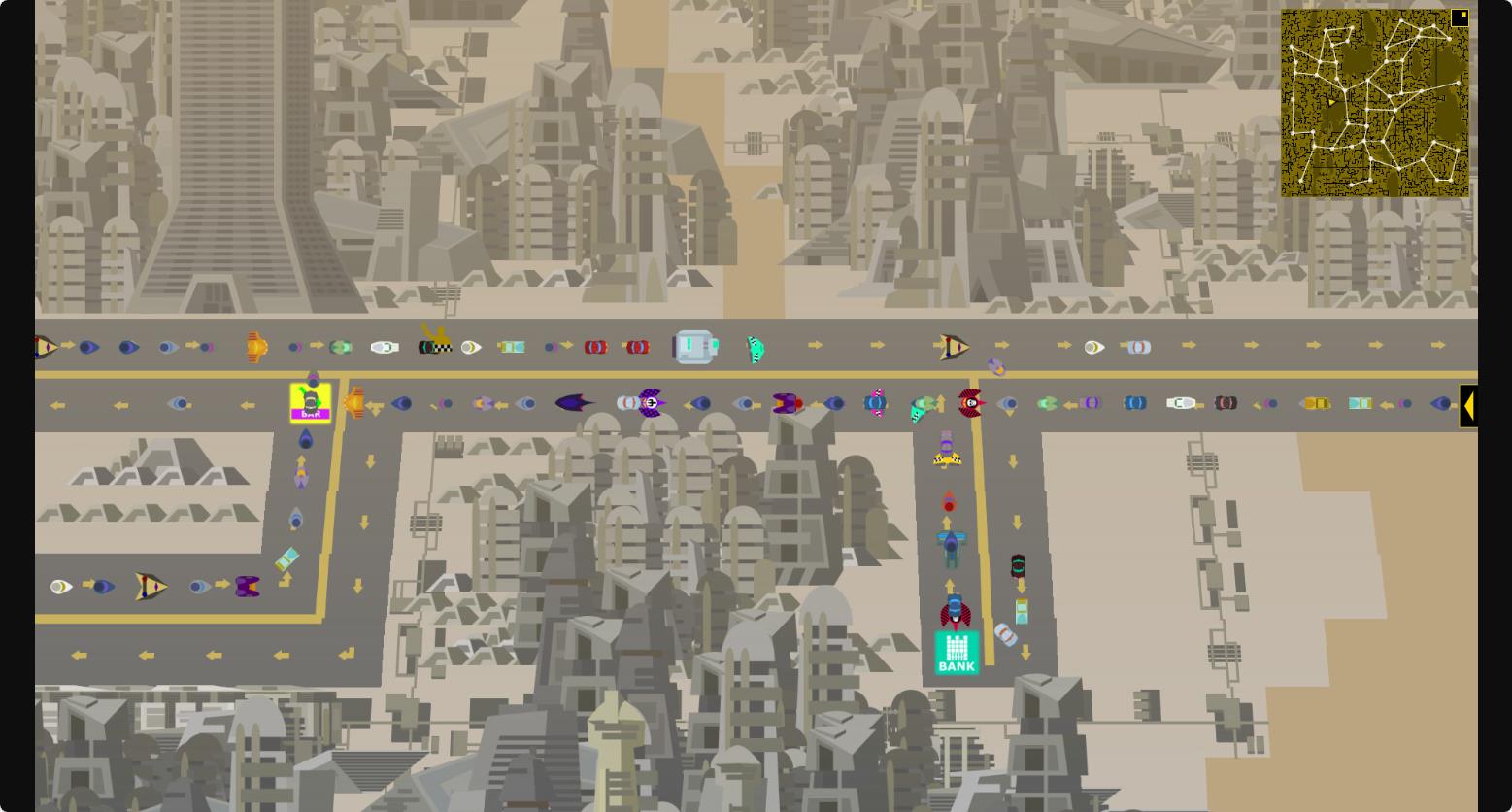Select the BANK location marker
Screen dimensions: 1512x812
coord(957,653)
